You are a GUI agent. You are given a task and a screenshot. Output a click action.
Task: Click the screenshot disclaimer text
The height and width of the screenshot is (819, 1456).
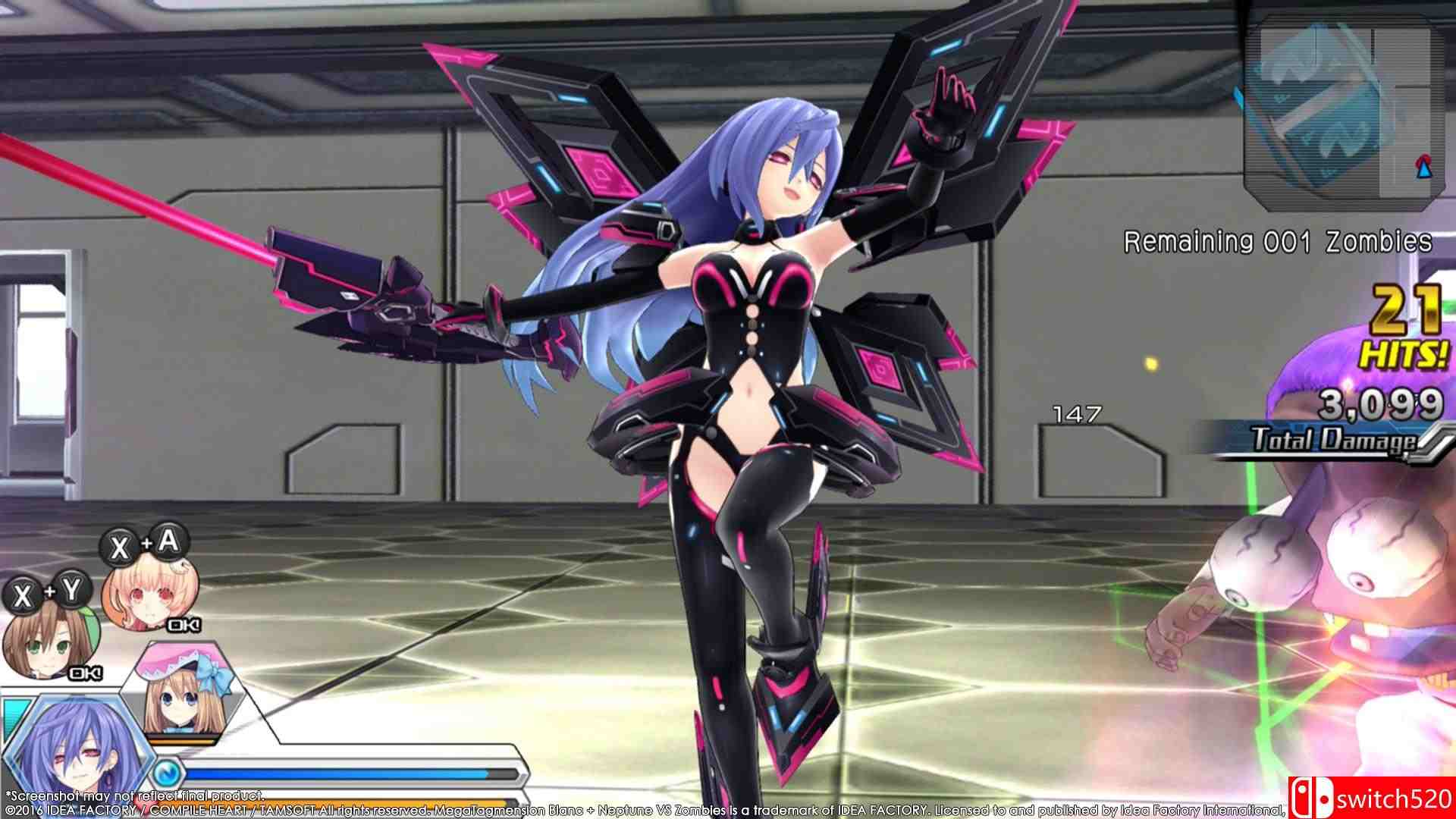(x=136, y=795)
